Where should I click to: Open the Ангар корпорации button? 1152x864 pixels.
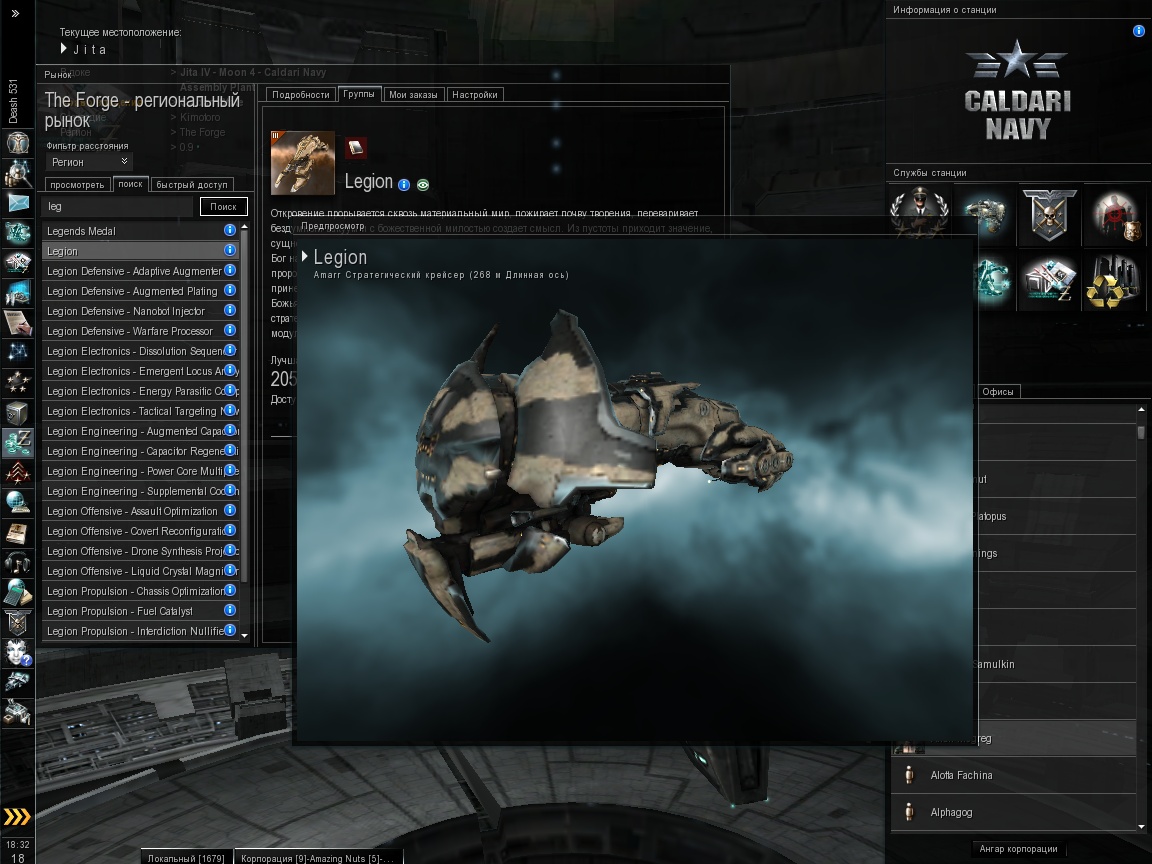(1018, 849)
